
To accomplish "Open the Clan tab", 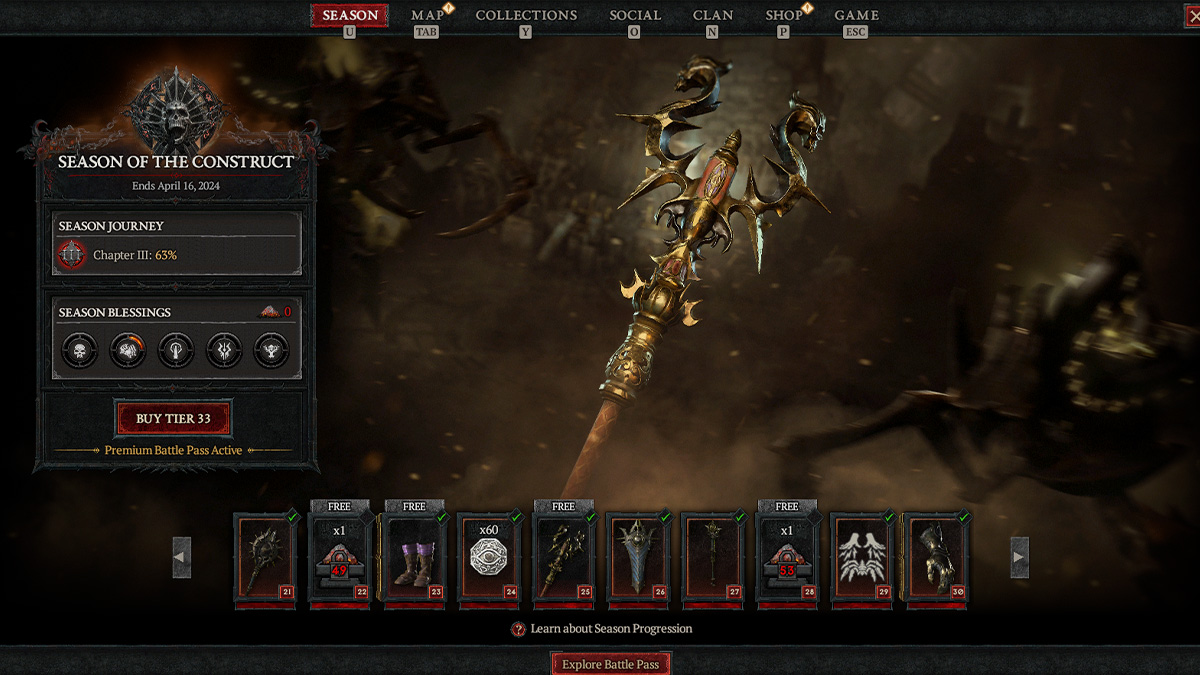I will tap(713, 16).
